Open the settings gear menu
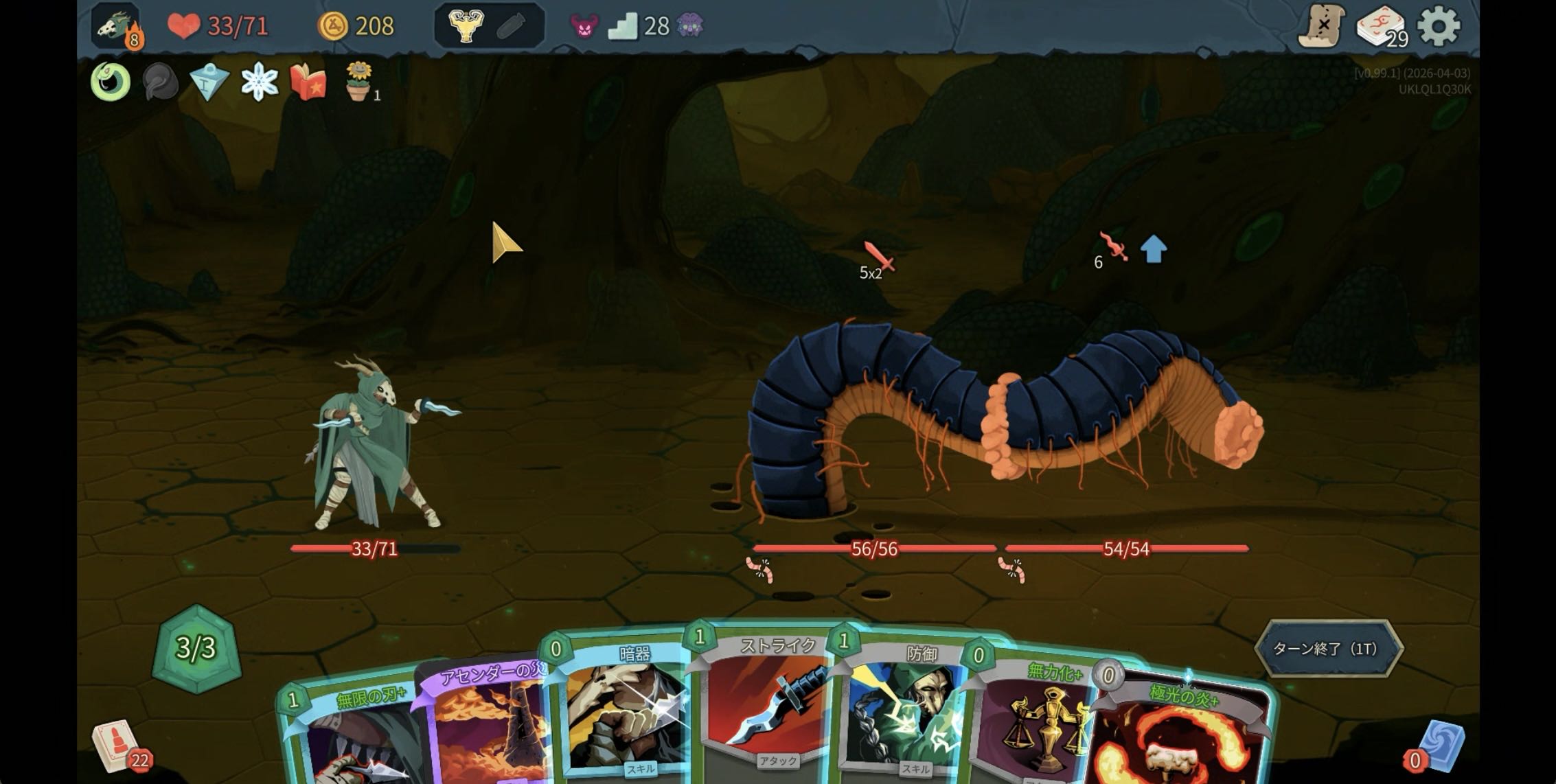The image size is (1556, 784). coord(1439,27)
